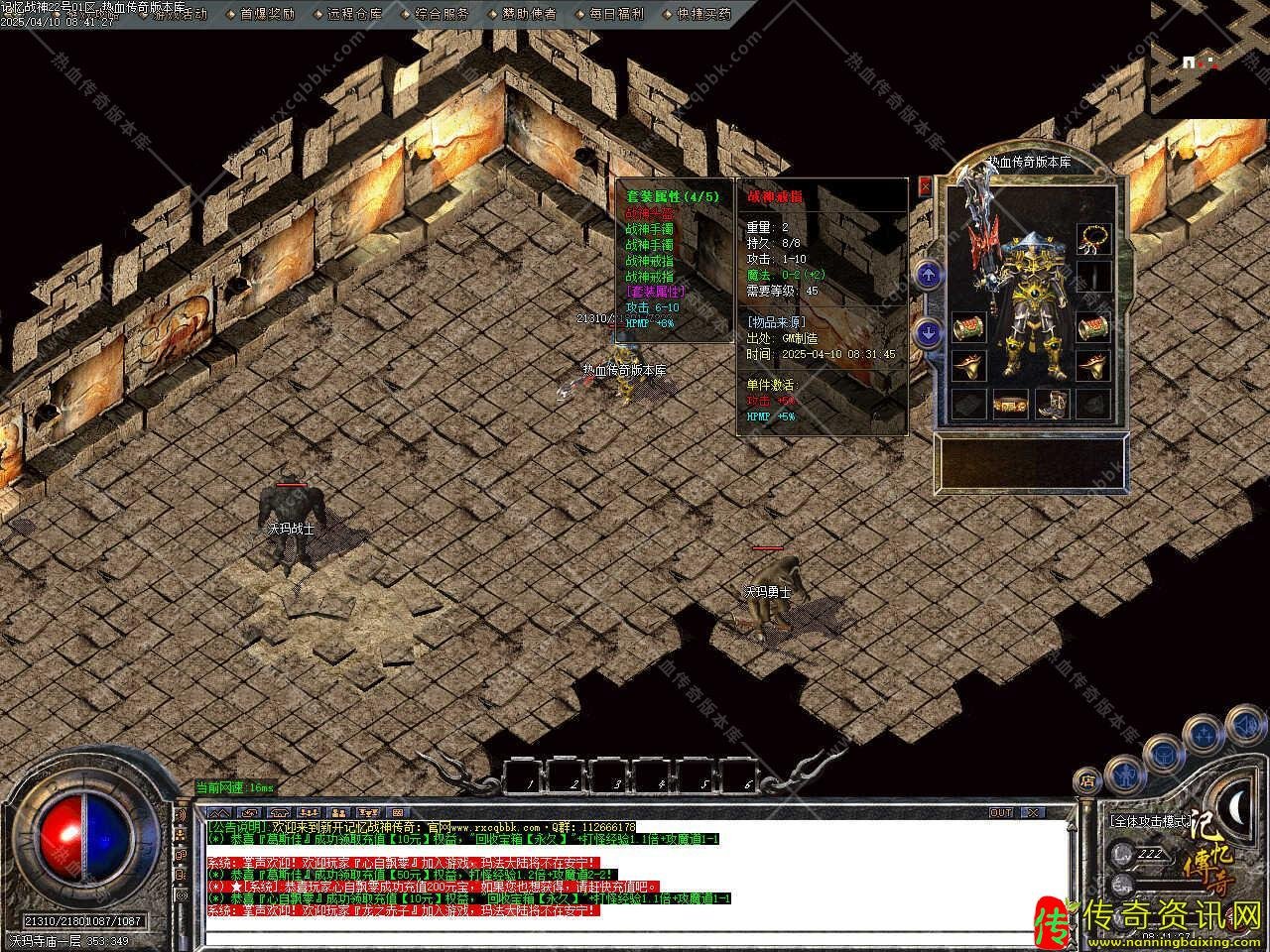Click the X button beside OUT
Viewport: 1270px width, 952px height.
coord(1033,812)
